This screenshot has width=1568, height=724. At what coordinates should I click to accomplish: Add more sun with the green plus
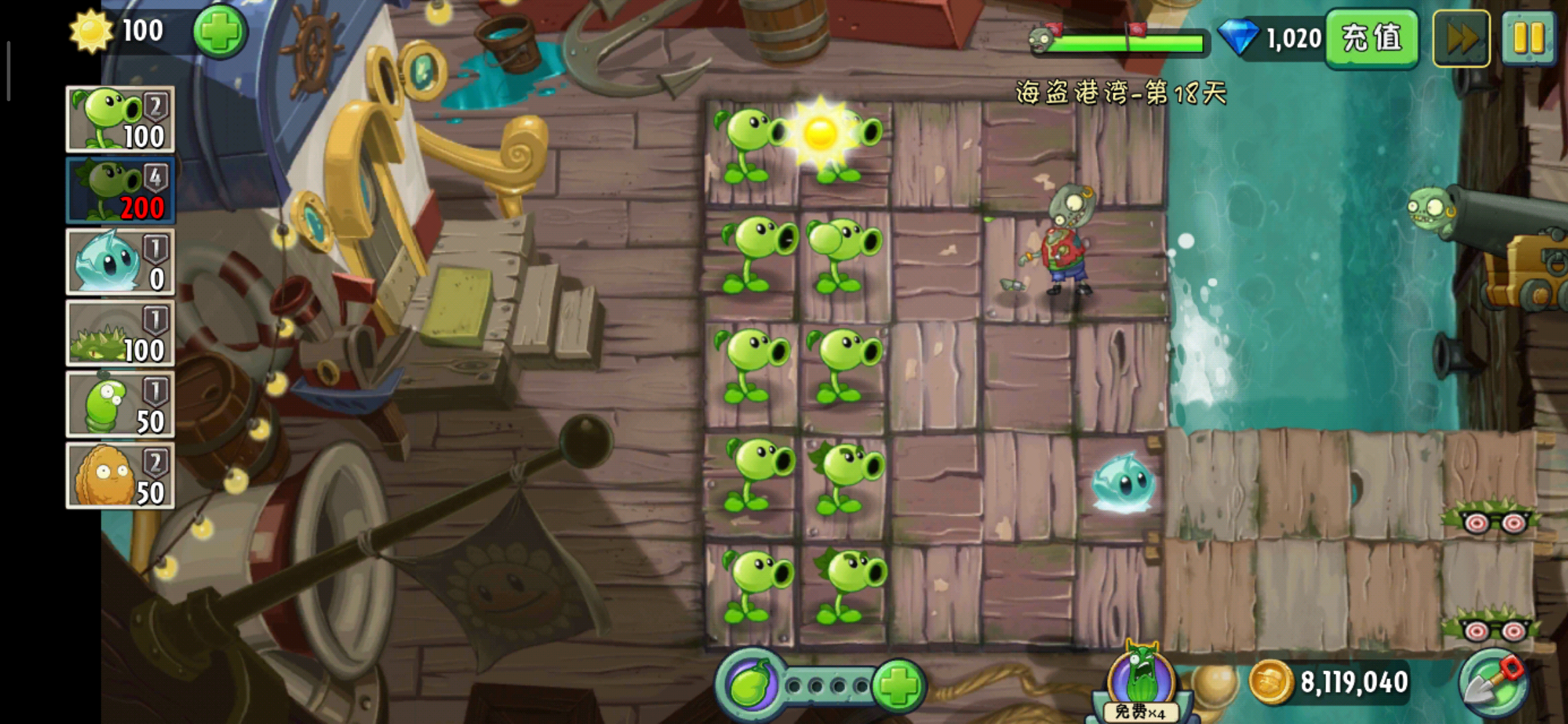point(220,31)
